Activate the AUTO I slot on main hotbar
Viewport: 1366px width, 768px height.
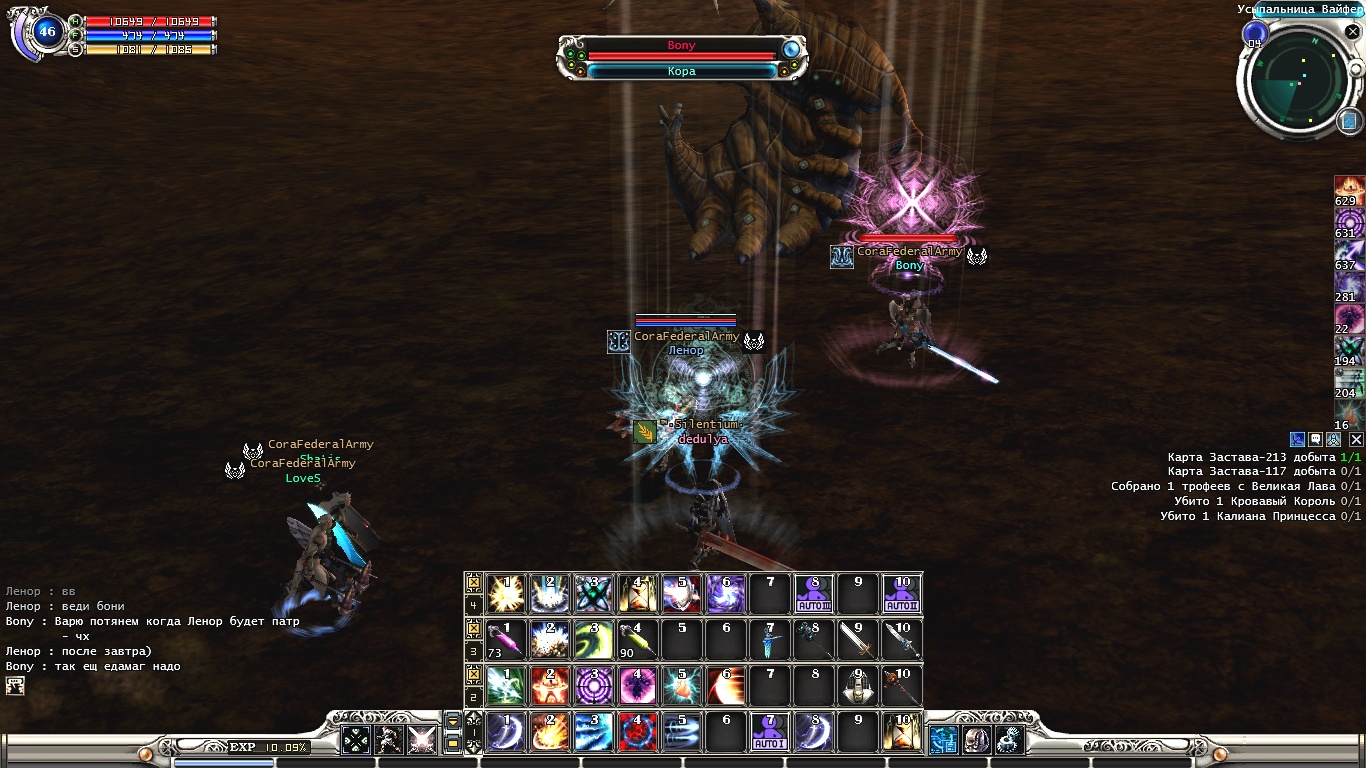(769, 733)
